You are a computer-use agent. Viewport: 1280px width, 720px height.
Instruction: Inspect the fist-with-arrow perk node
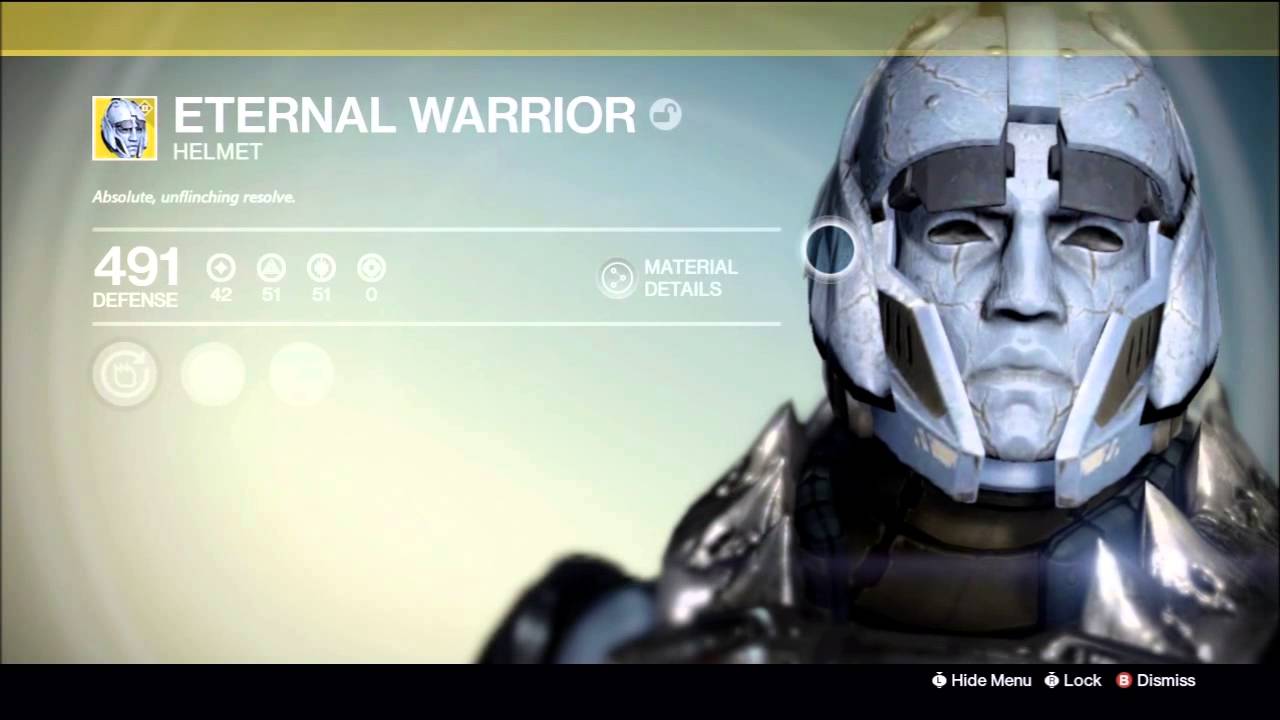[125, 375]
